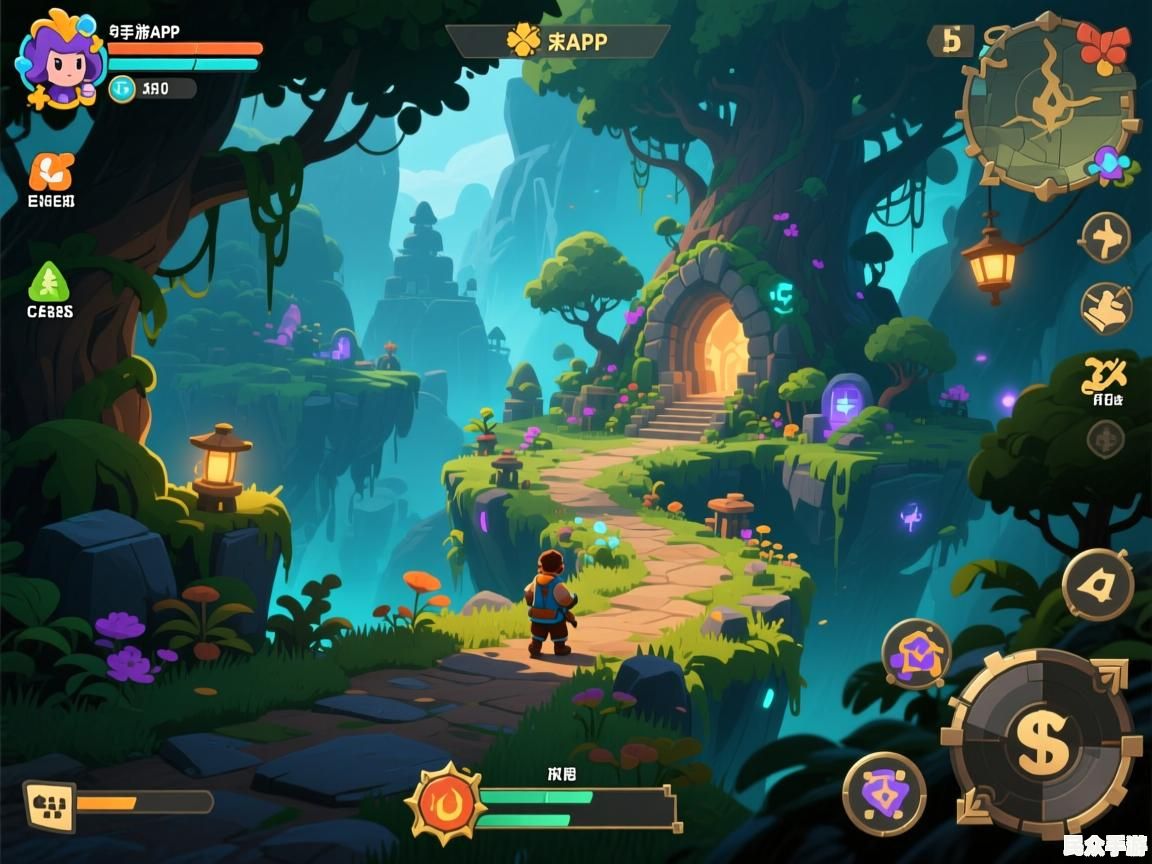
Task: Activate the gold arrowhead skill button
Action: [x=1097, y=585]
